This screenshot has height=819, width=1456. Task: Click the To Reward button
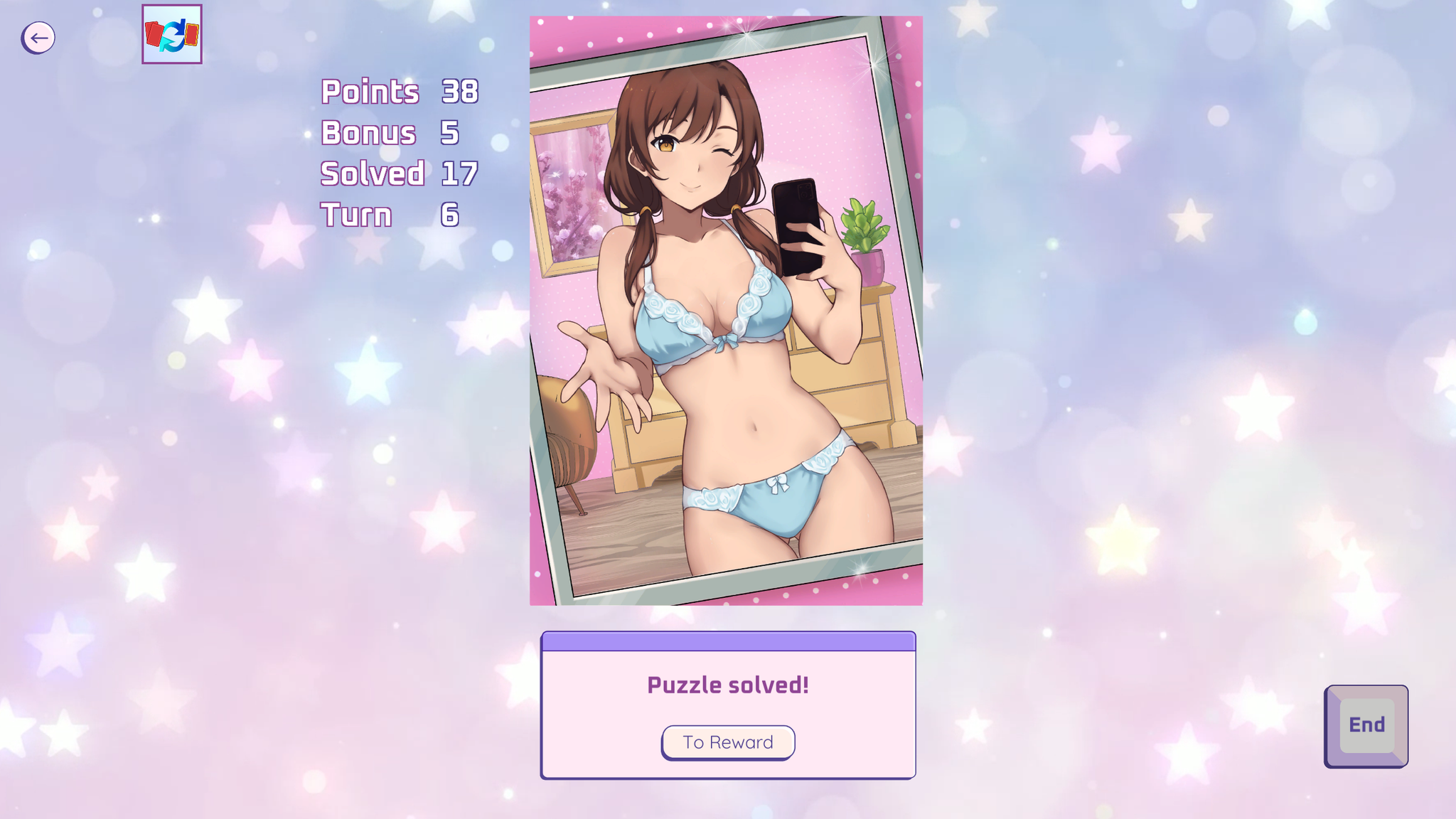click(x=728, y=742)
